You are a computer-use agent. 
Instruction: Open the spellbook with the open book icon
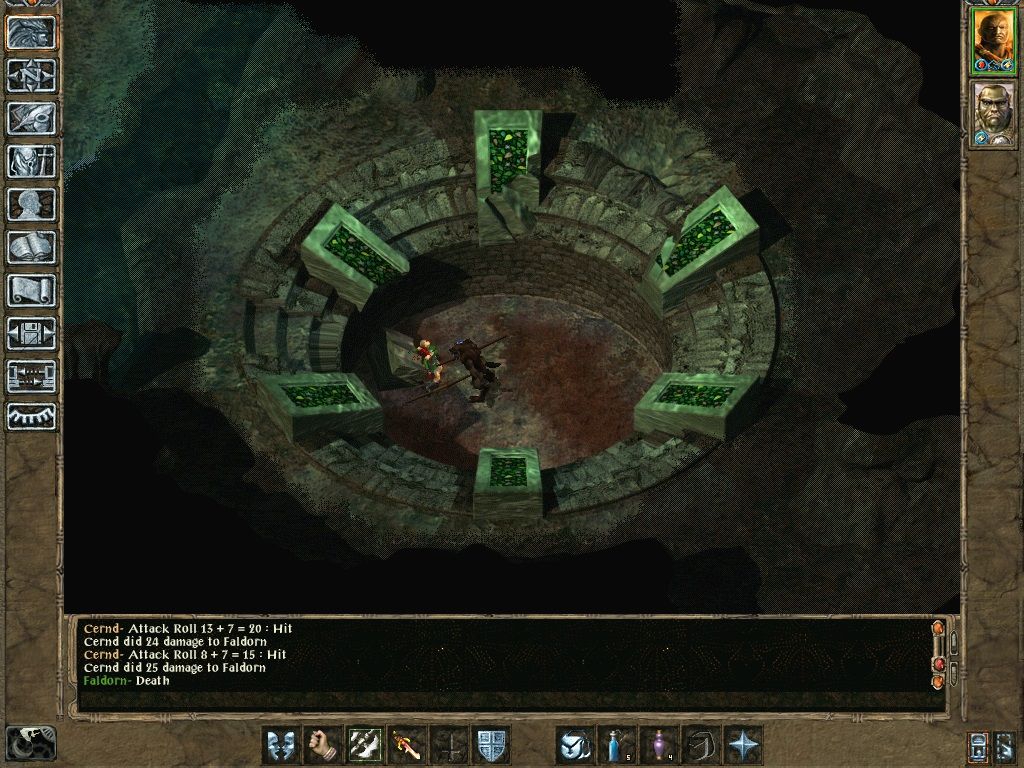(x=31, y=247)
